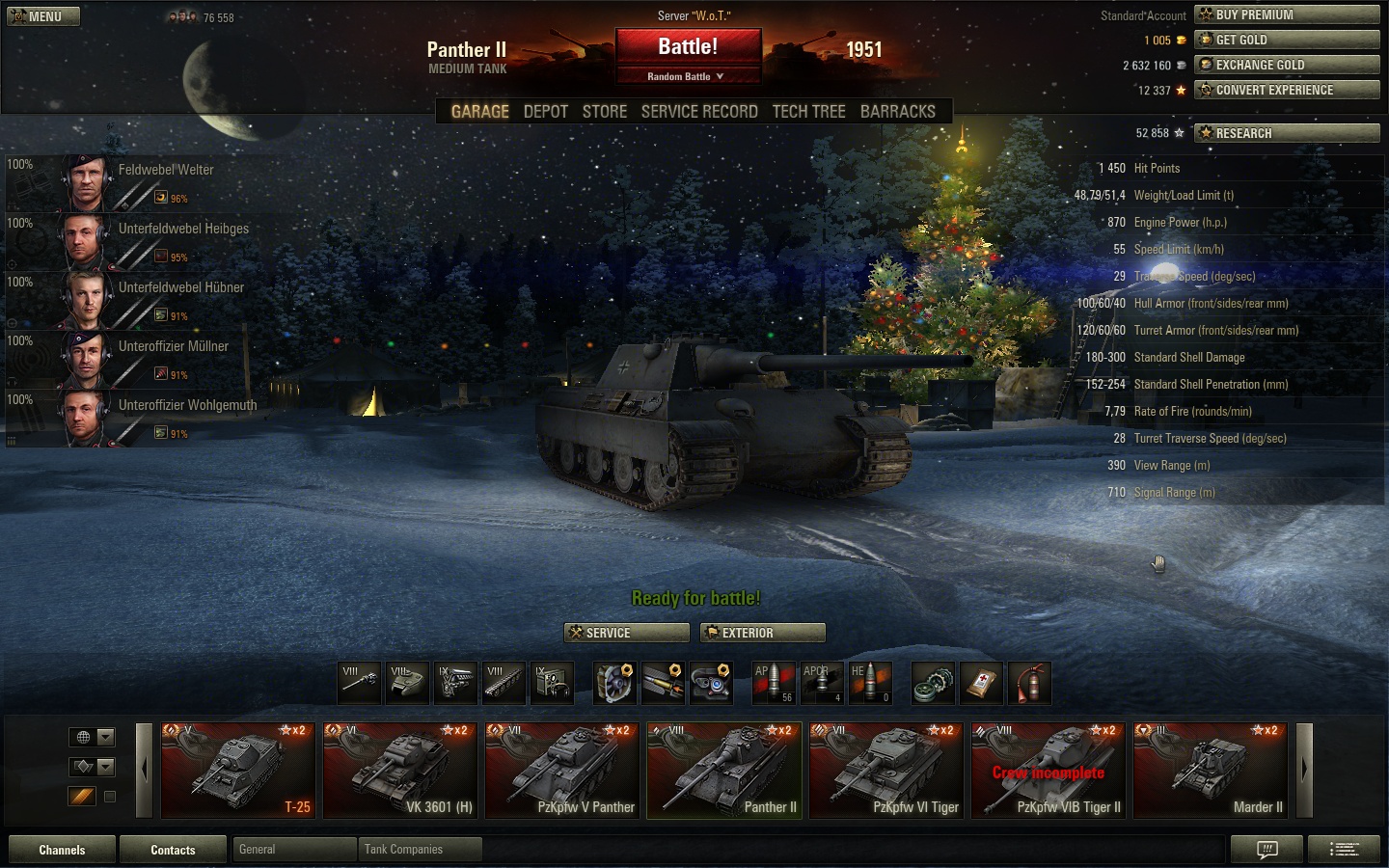Viewport: 1389px width, 868px height.
Task: Open CONVERT EXPERIENCE
Action: [x=1287, y=90]
